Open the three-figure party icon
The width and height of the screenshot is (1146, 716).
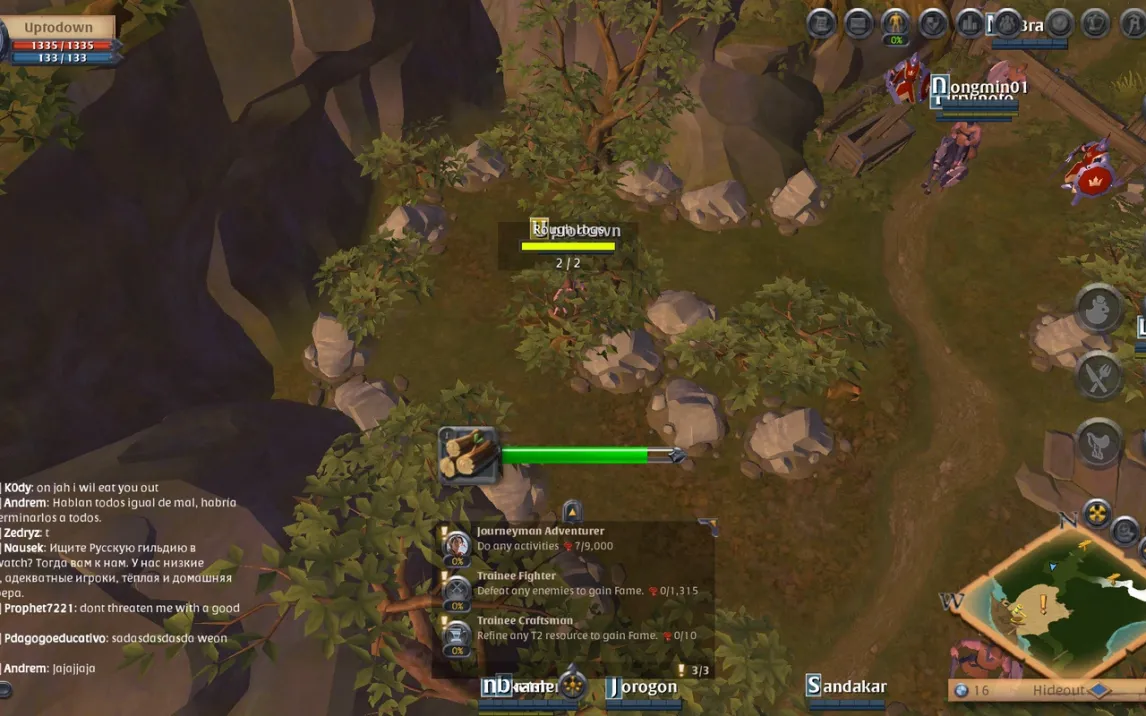(1007, 22)
